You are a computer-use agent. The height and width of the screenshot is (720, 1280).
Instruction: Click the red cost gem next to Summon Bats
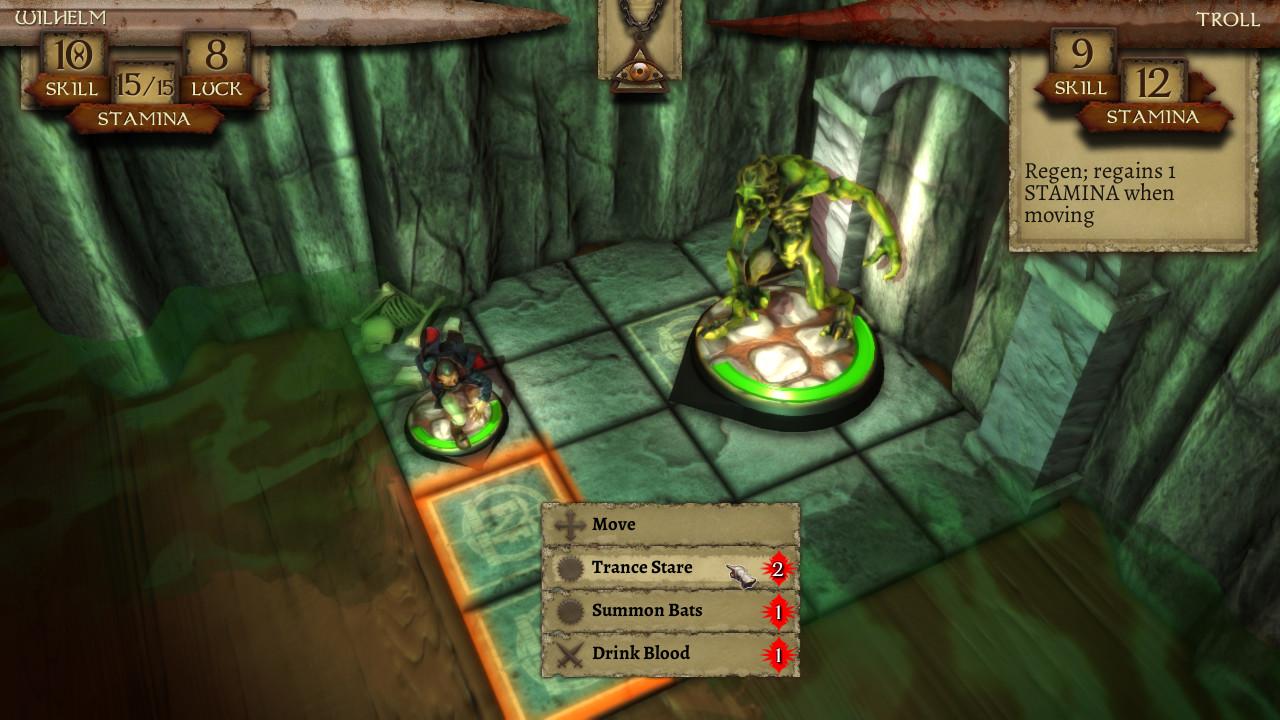tap(778, 609)
